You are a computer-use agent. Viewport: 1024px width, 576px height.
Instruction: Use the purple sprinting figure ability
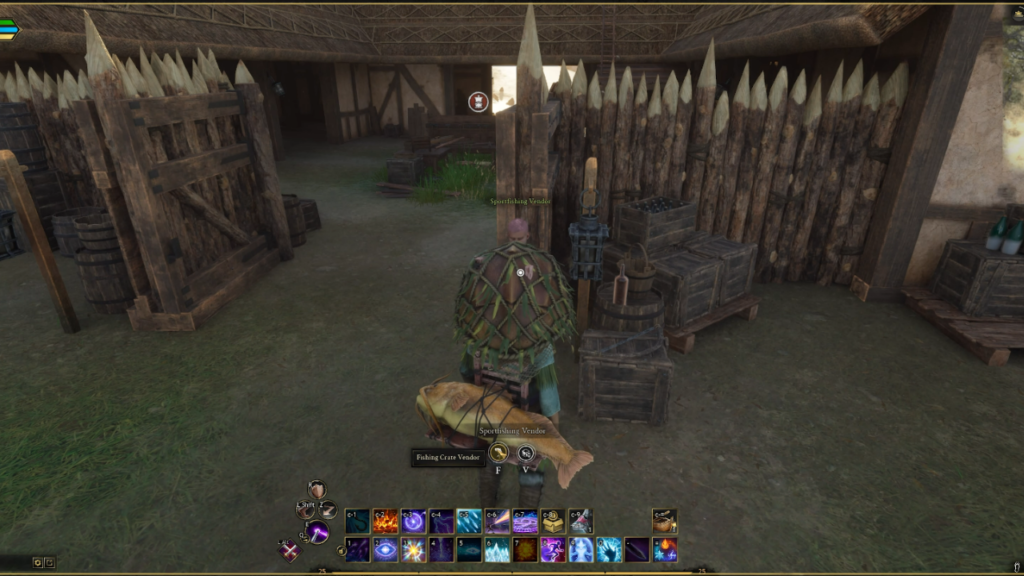(553, 549)
